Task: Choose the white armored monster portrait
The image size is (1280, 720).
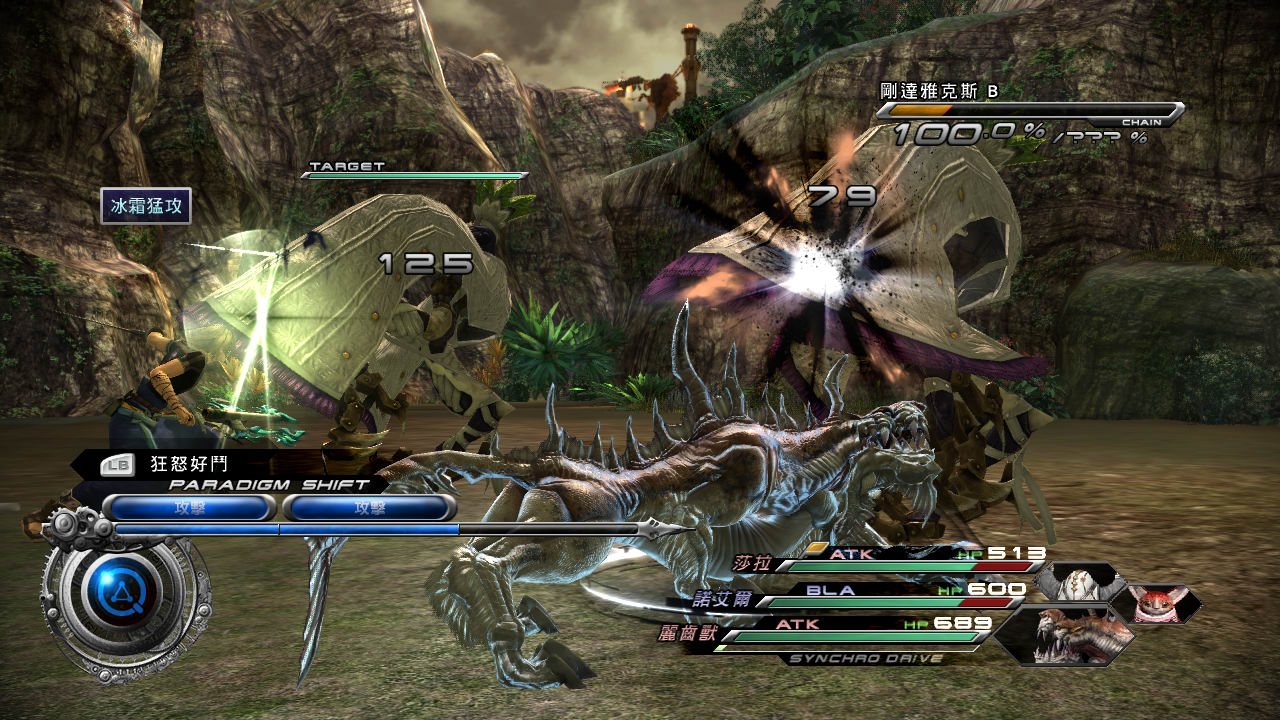Action: [1078, 580]
